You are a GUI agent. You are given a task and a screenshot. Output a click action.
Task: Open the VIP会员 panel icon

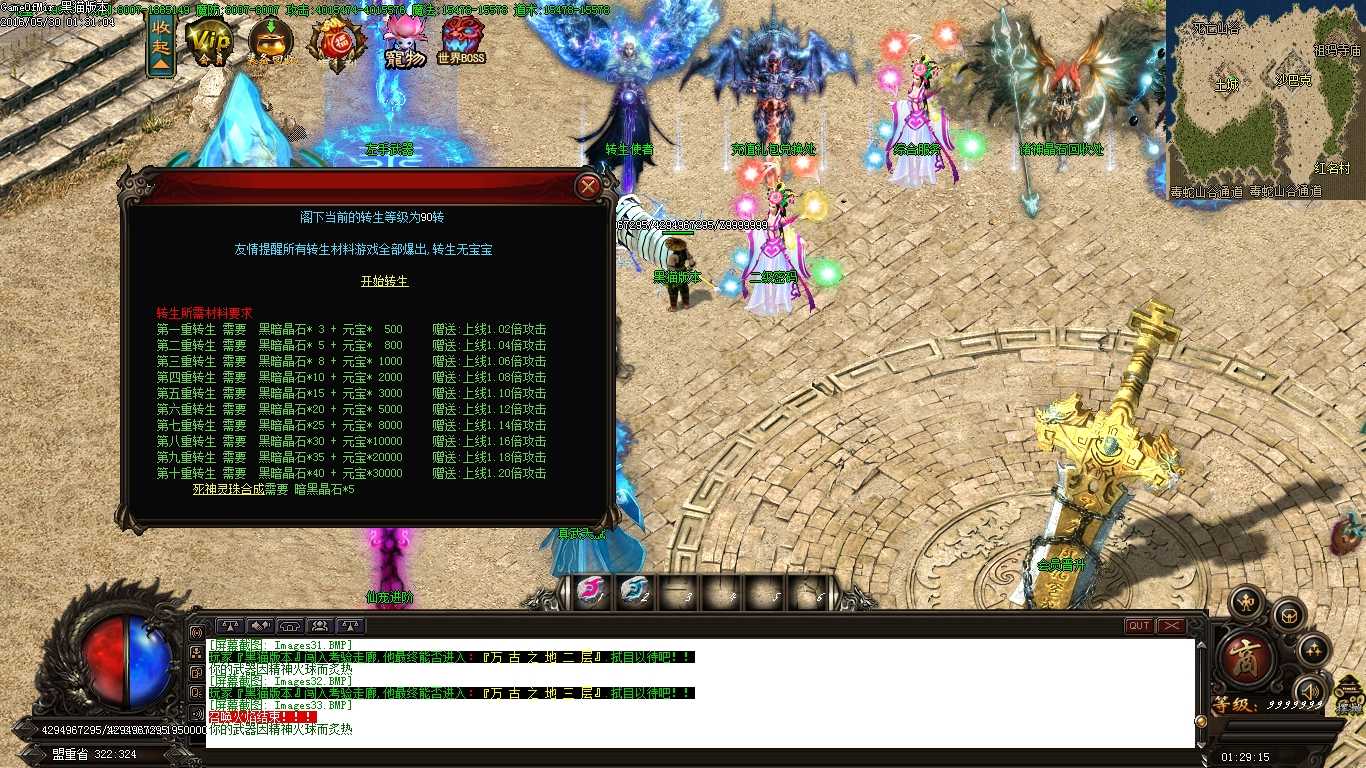[210, 40]
